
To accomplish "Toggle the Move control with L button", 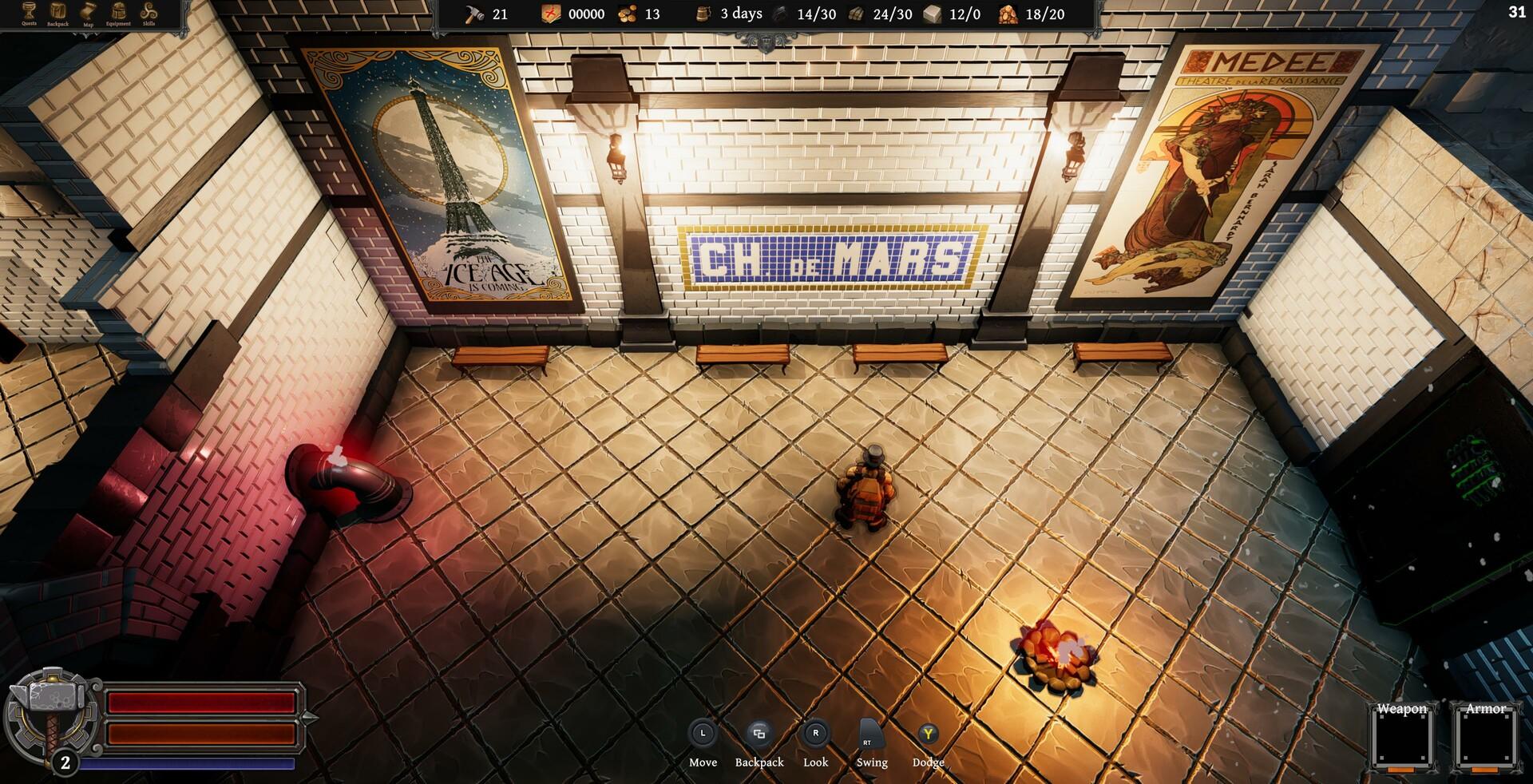I will coord(703,731).
